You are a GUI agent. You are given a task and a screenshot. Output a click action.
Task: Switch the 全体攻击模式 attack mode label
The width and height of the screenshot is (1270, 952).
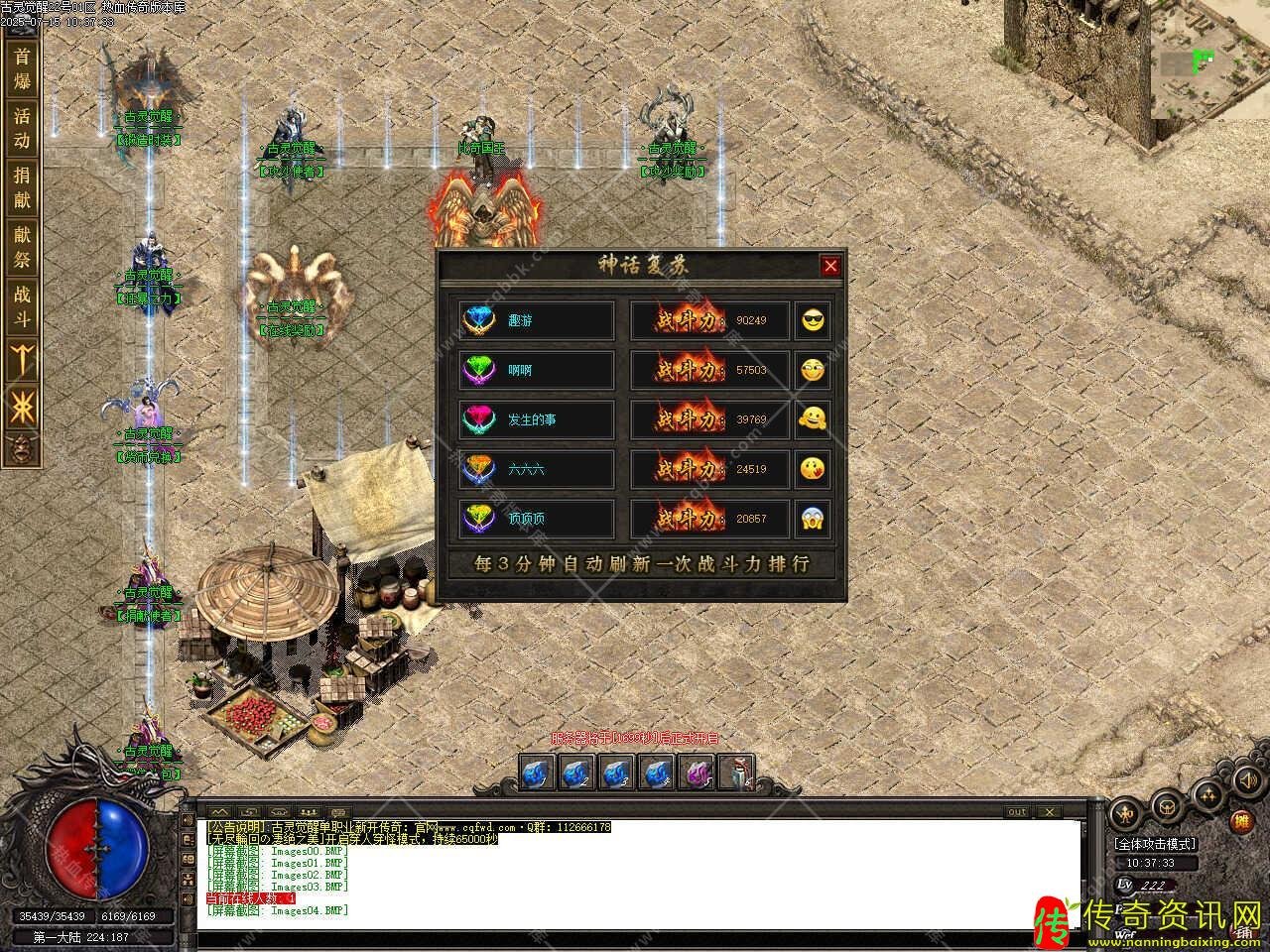[1156, 844]
